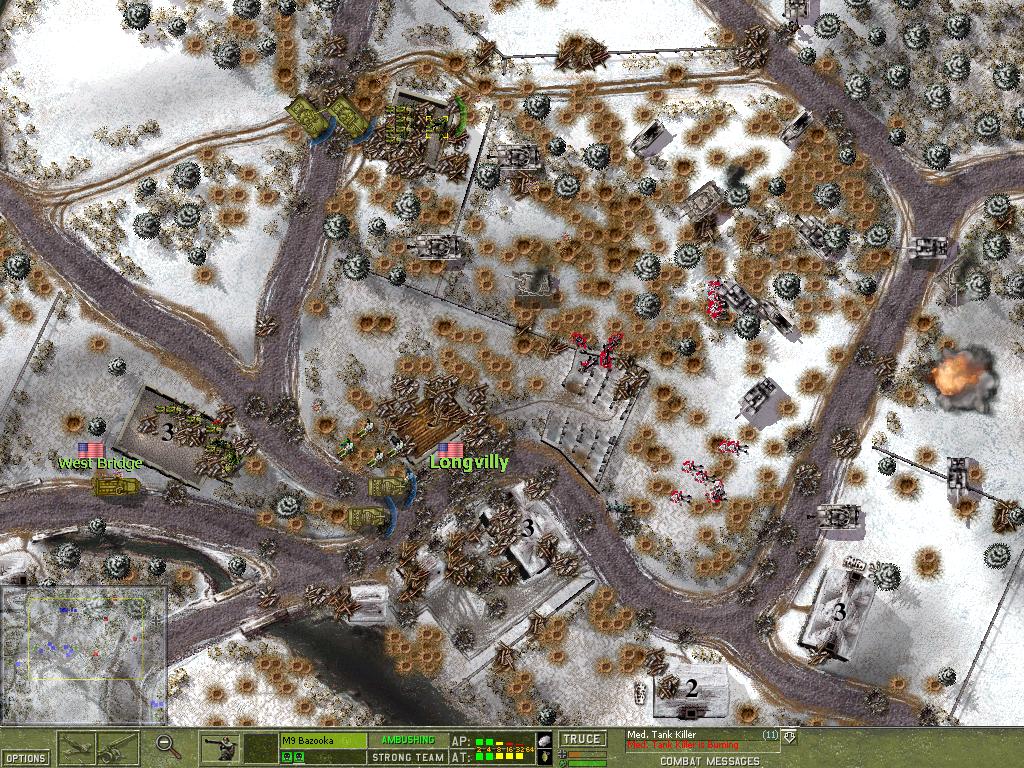Request a truce with the Truce button
Image resolution: width=1024 pixels, height=768 pixels.
pyautogui.click(x=582, y=740)
